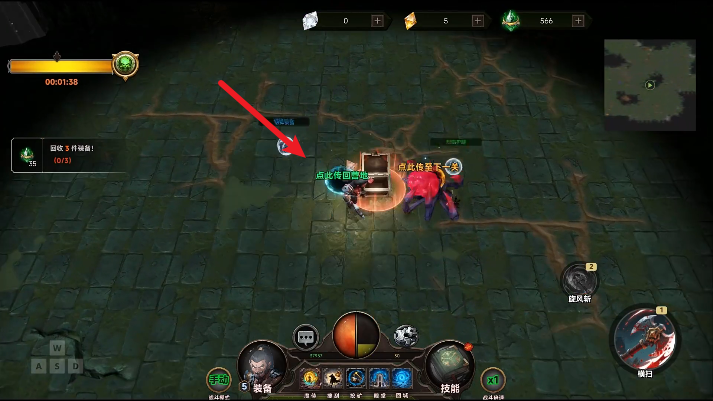Change the x1 battle speed
This screenshot has height=401, width=713.
(x=492, y=380)
